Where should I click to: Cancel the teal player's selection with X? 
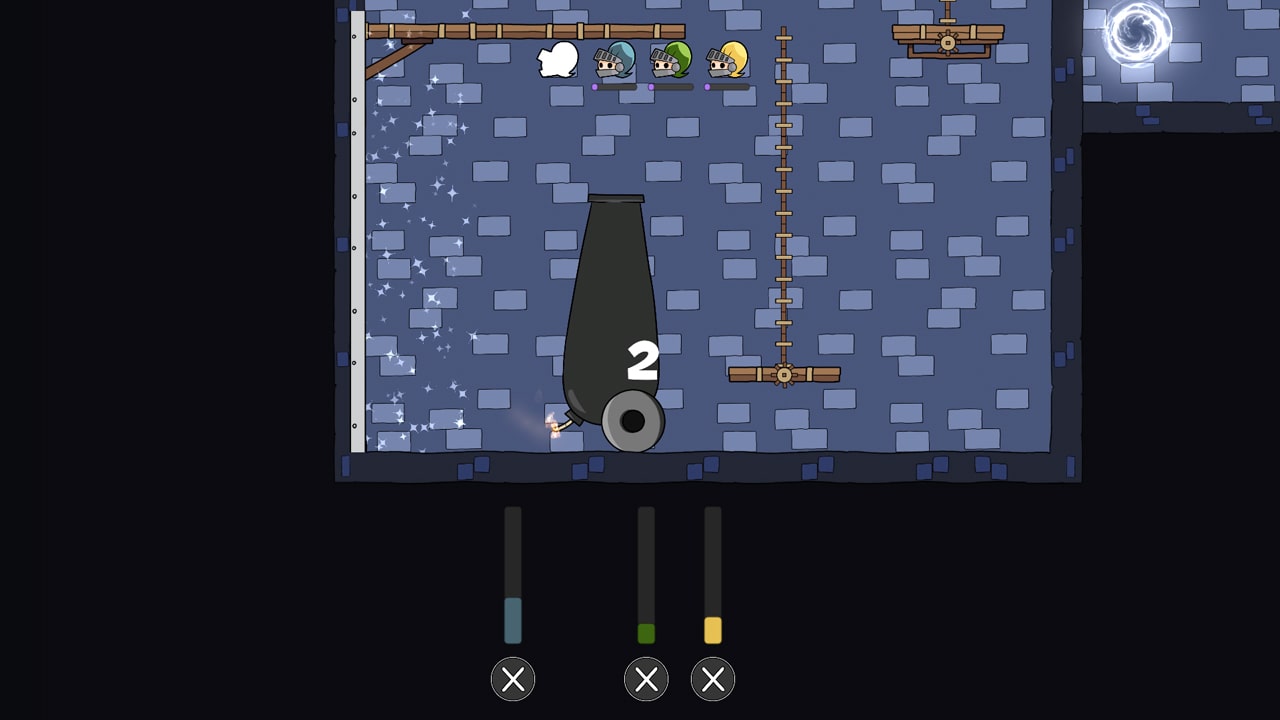pos(513,679)
